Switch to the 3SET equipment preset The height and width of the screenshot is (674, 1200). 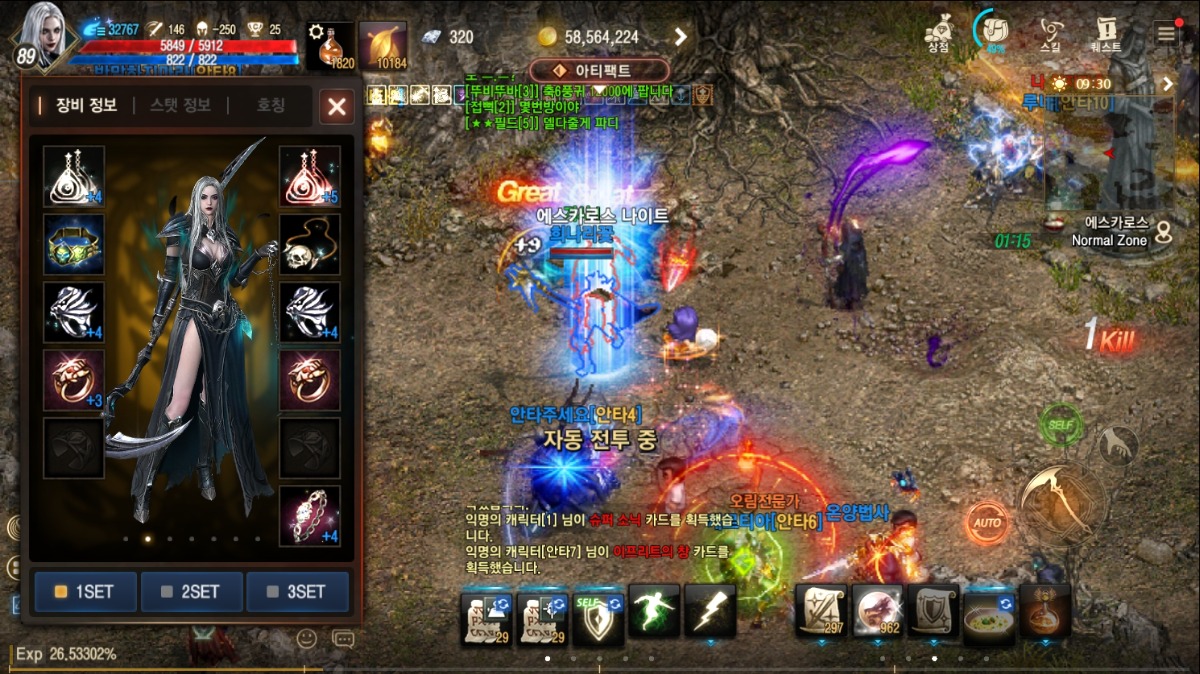click(297, 591)
